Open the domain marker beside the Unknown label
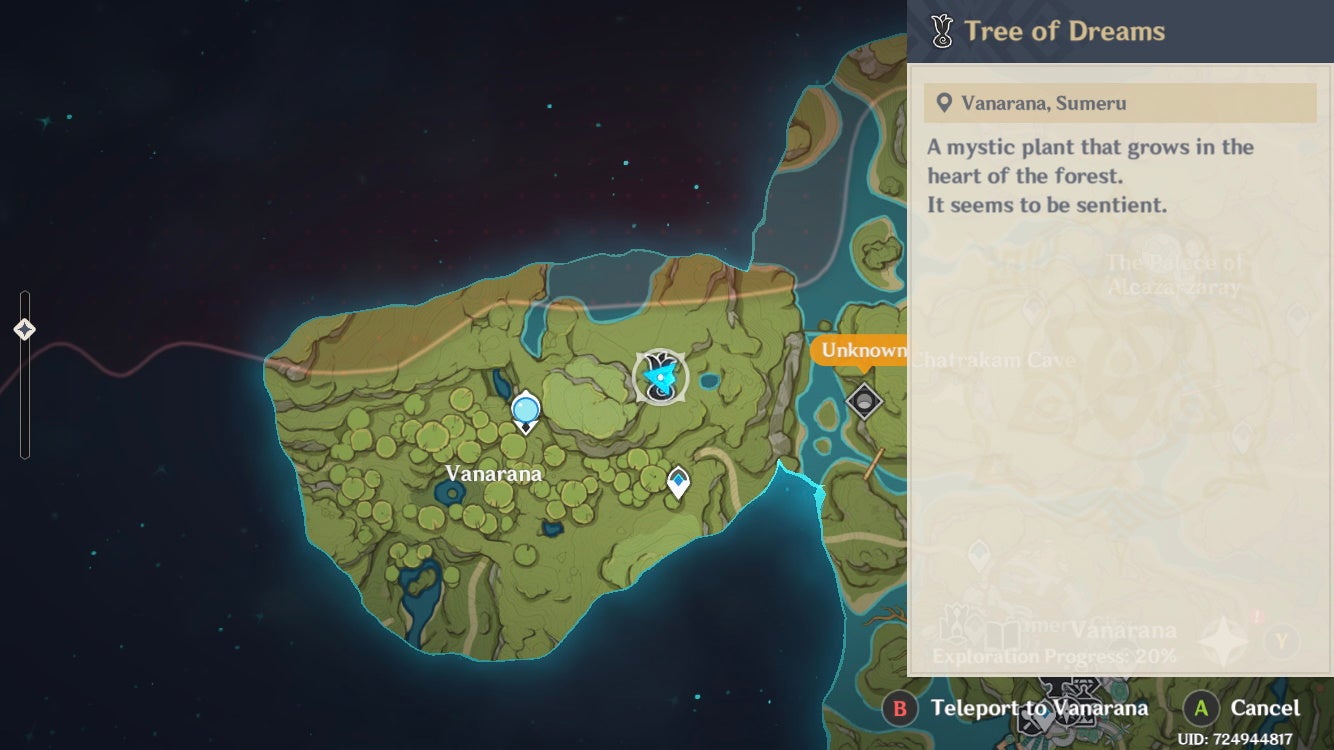The width and height of the screenshot is (1334, 750). tap(864, 400)
